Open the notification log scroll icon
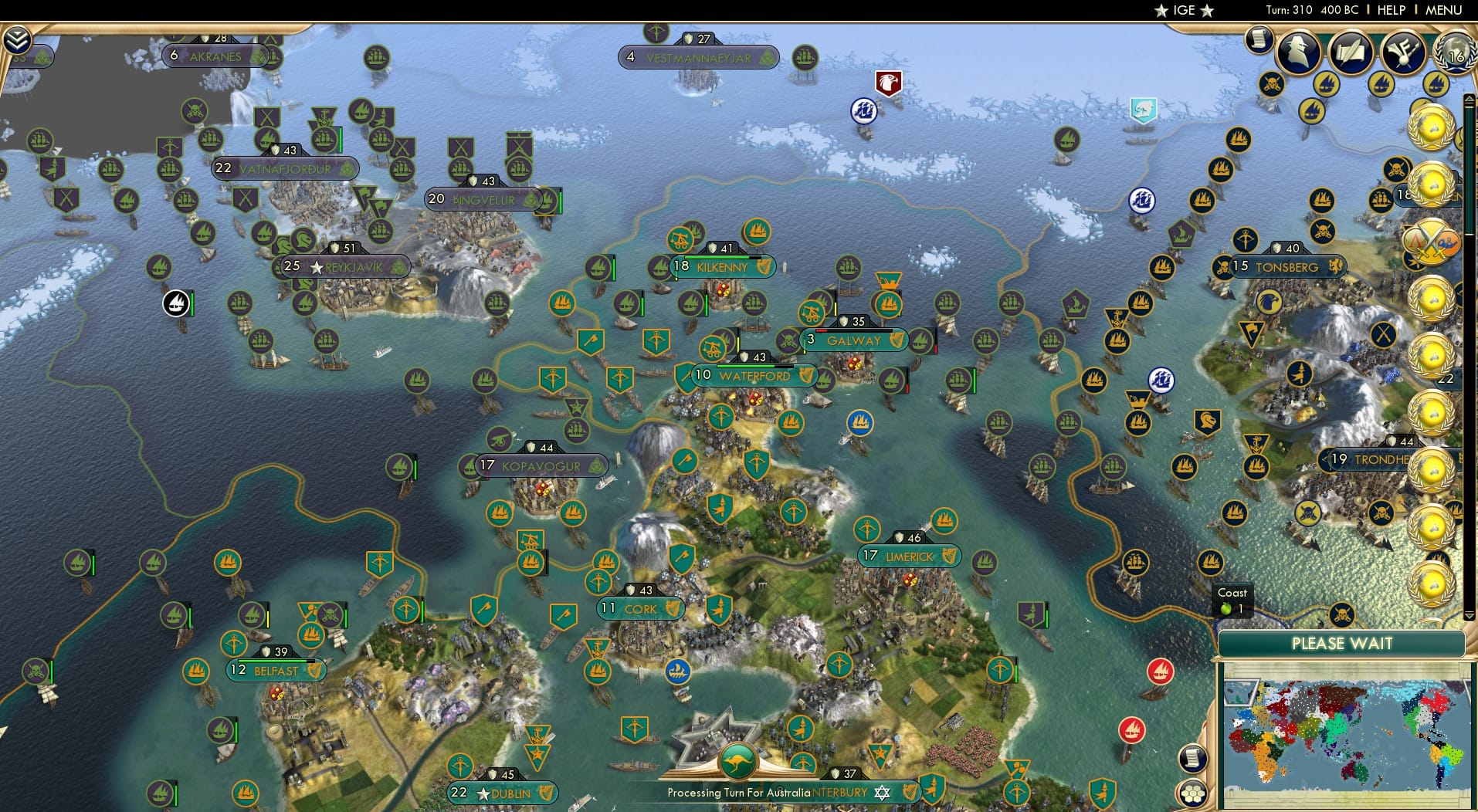The image size is (1478, 812). [x=1259, y=39]
